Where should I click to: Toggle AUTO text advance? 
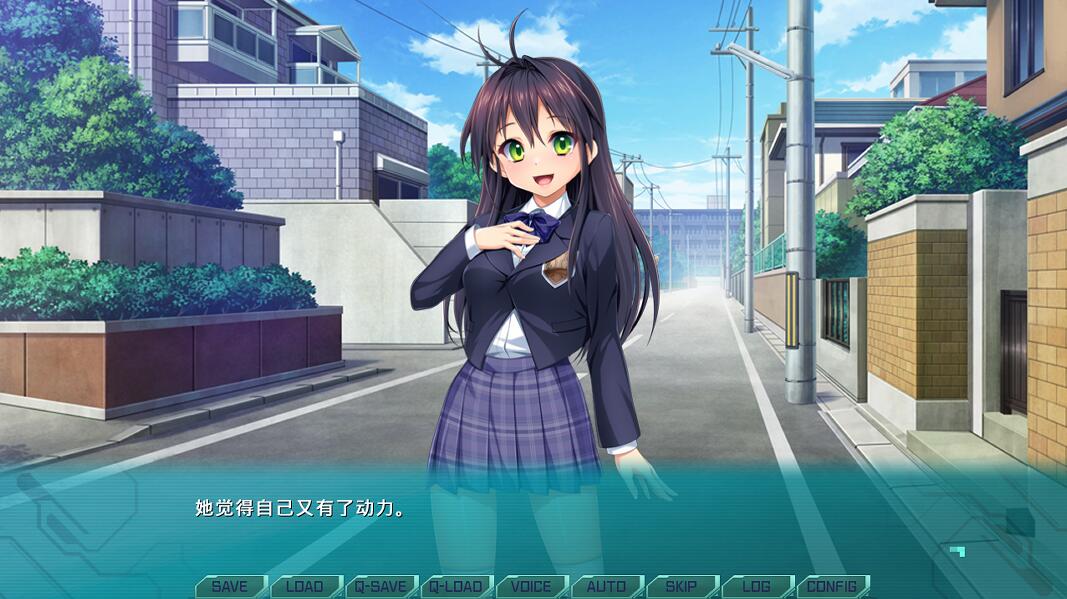click(x=606, y=587)
